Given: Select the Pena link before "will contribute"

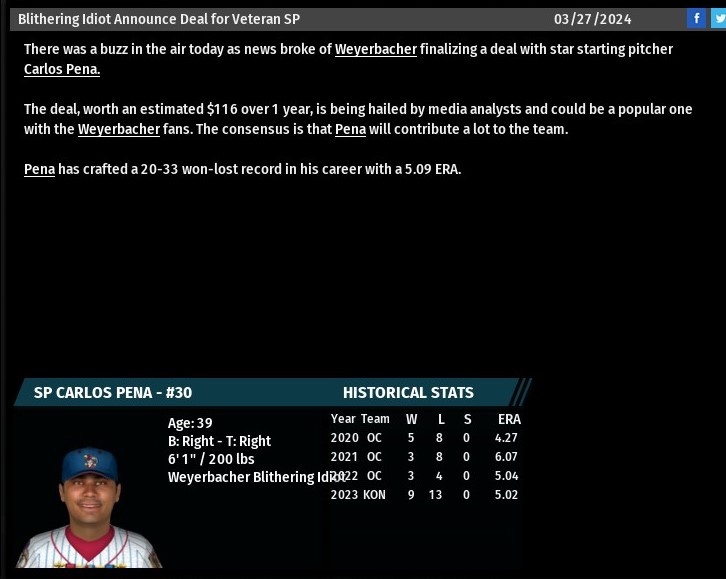Looking at the screenshot, I should [x=350, y=129].
